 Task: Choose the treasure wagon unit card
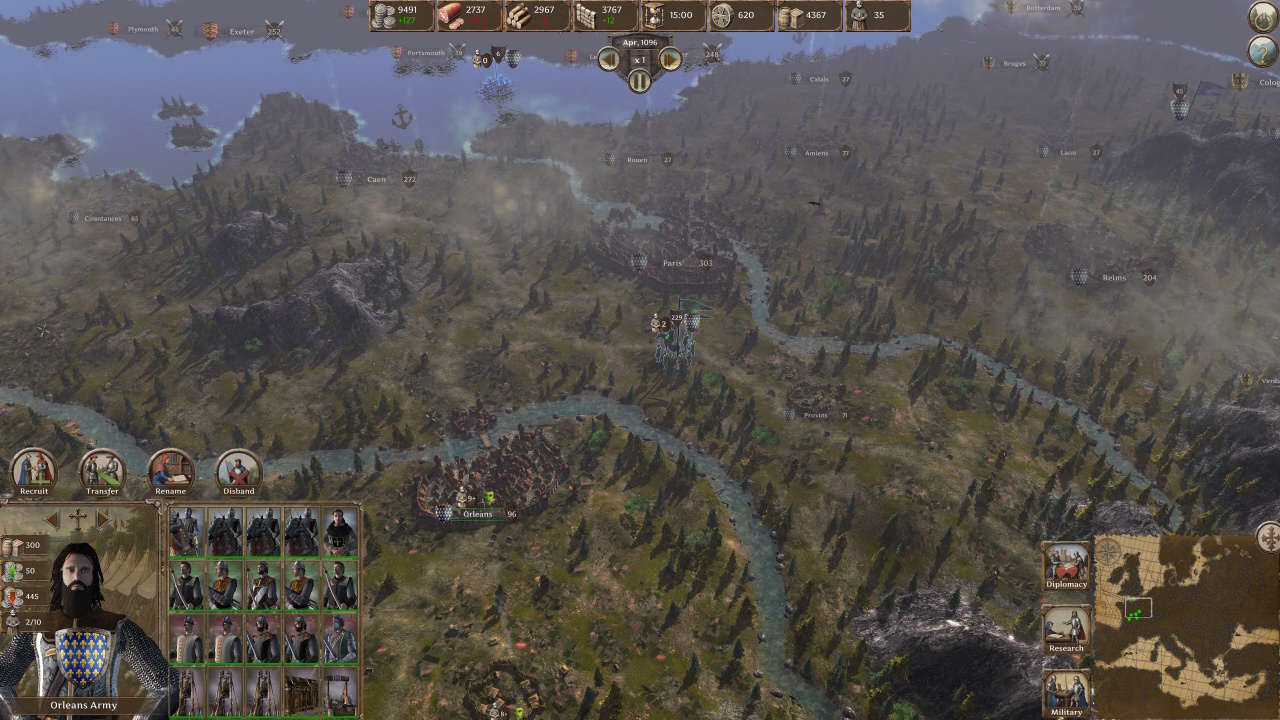click(x=302, y=689)
